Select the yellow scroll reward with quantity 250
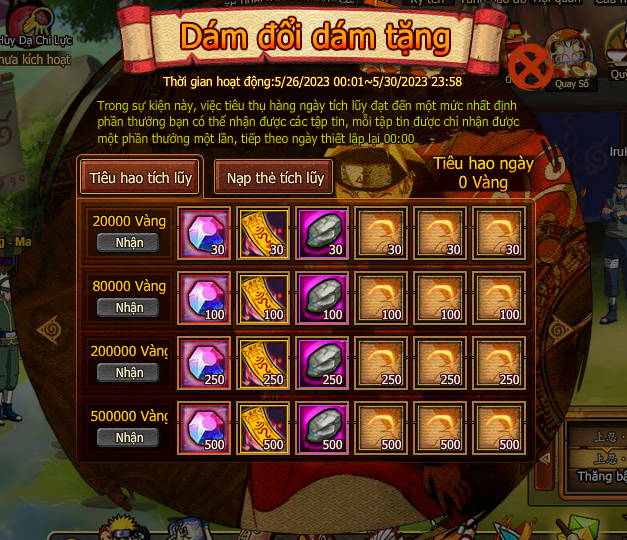 263,364
